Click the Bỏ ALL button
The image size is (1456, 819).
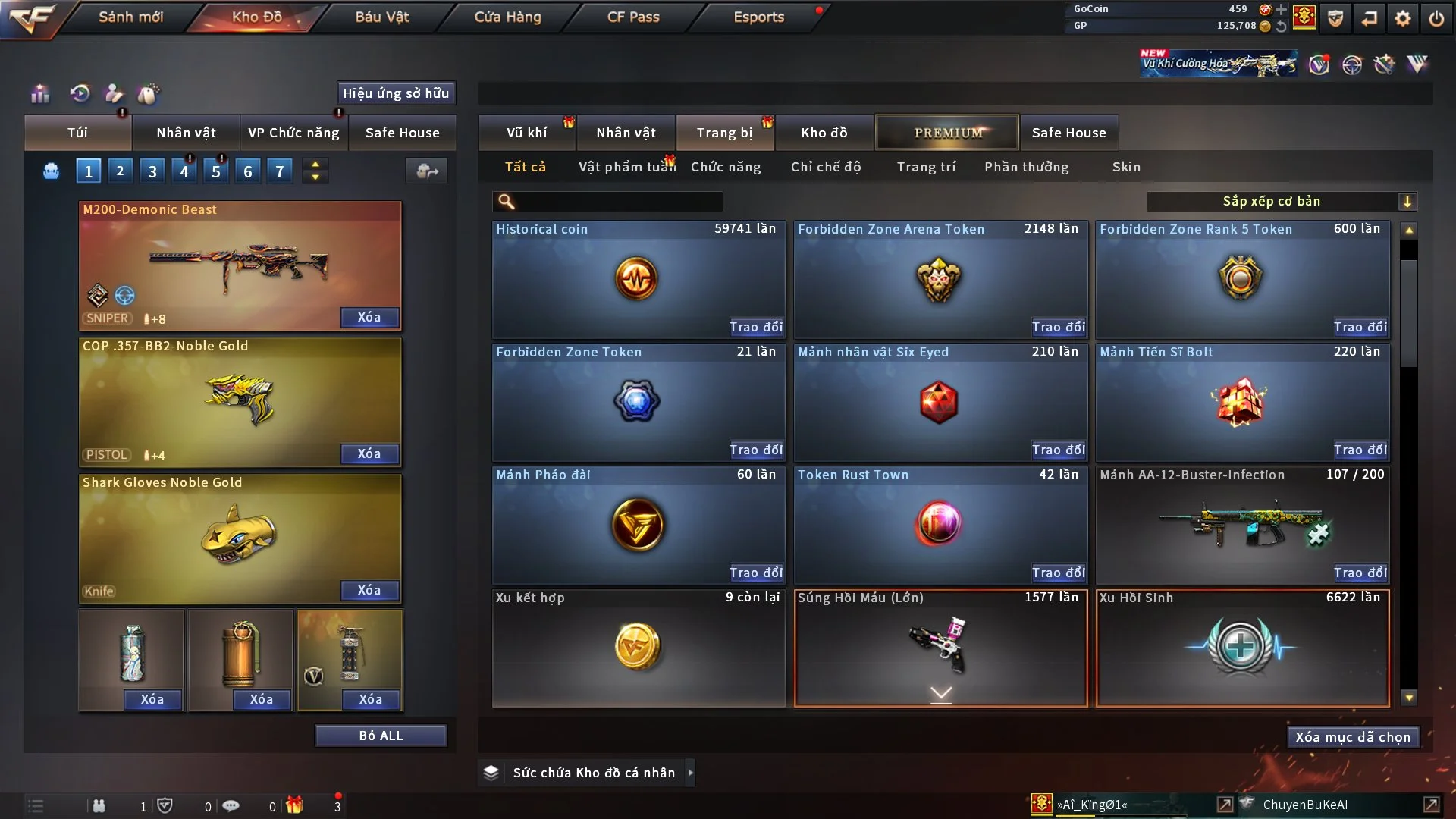pos(381,736)
